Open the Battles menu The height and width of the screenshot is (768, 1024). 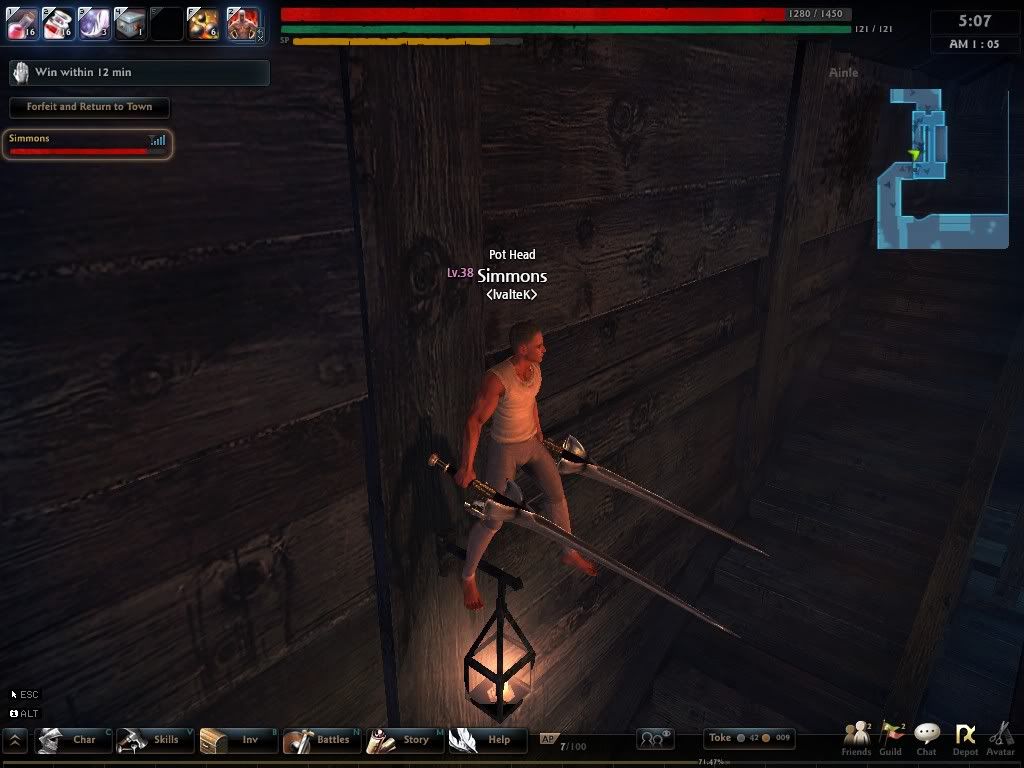pos(321,740)
